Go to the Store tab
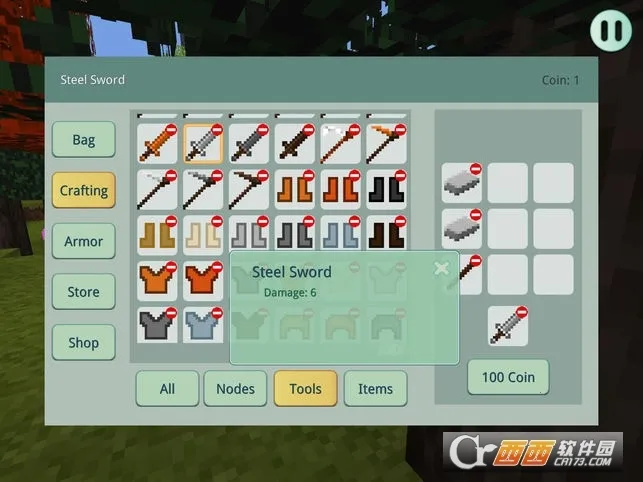This screenshot has height=482, width=643. [x=84, y=292]
